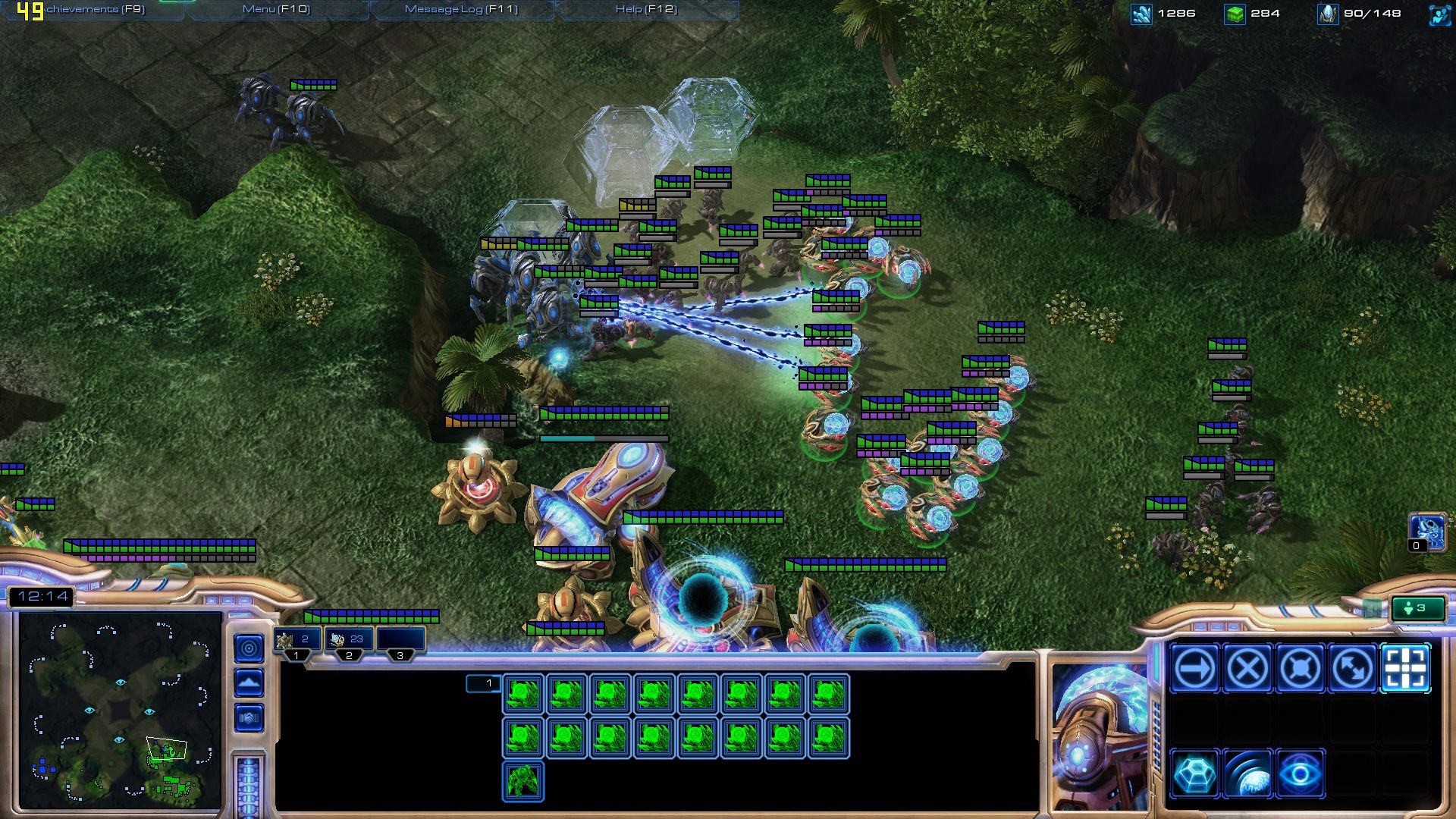The image size is (1456, 819).
Task: Select the lone non-sentry unit wireframe
Action: (522, 781)
